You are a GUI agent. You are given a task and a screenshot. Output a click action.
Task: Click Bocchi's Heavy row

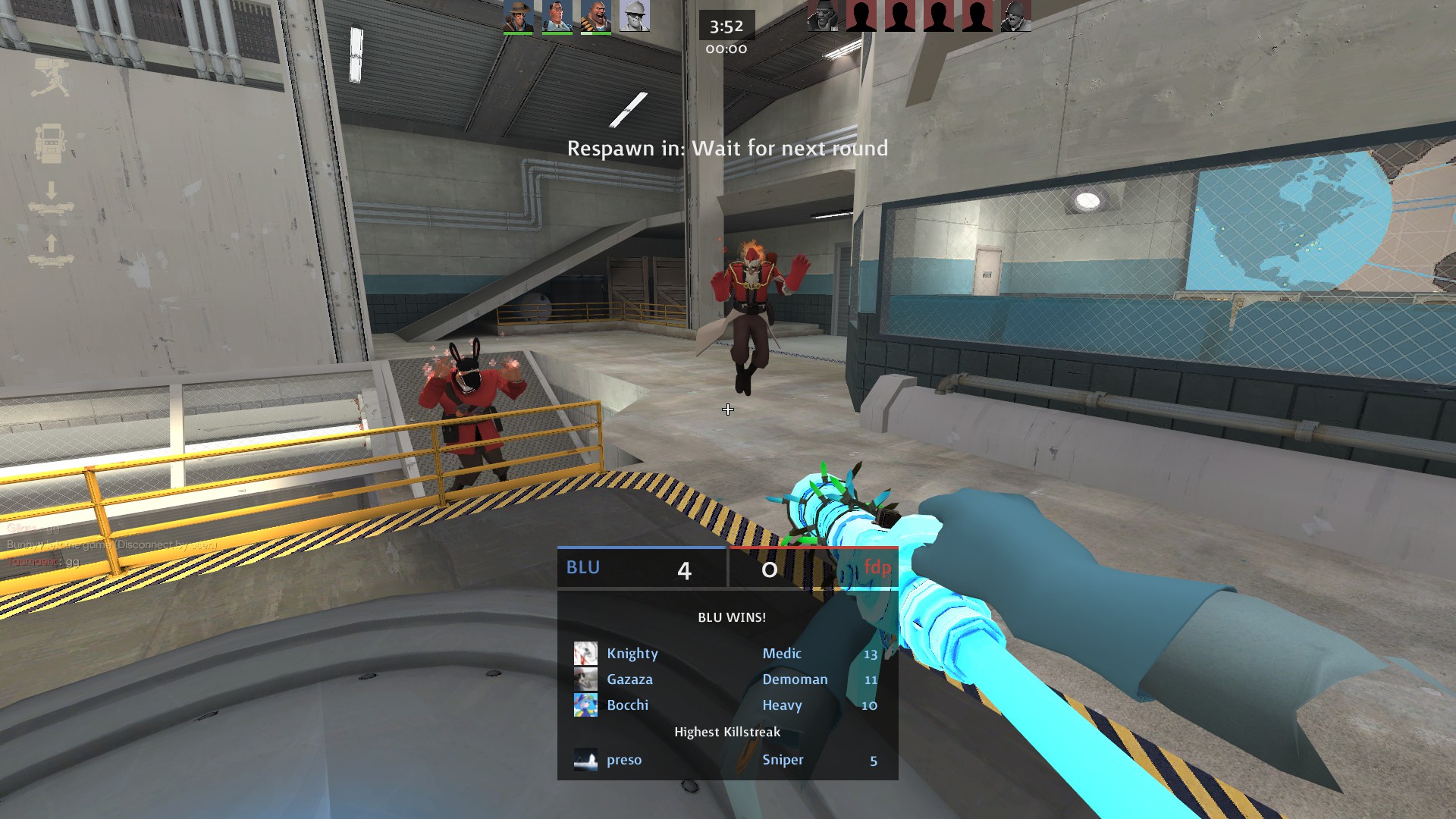[x=726, y=705]
